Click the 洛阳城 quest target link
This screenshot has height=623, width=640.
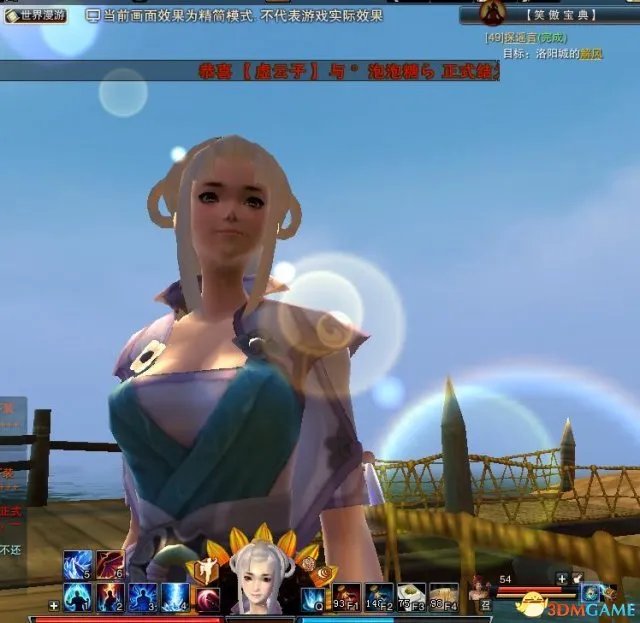pyautogui.click(x=567, y=53)
